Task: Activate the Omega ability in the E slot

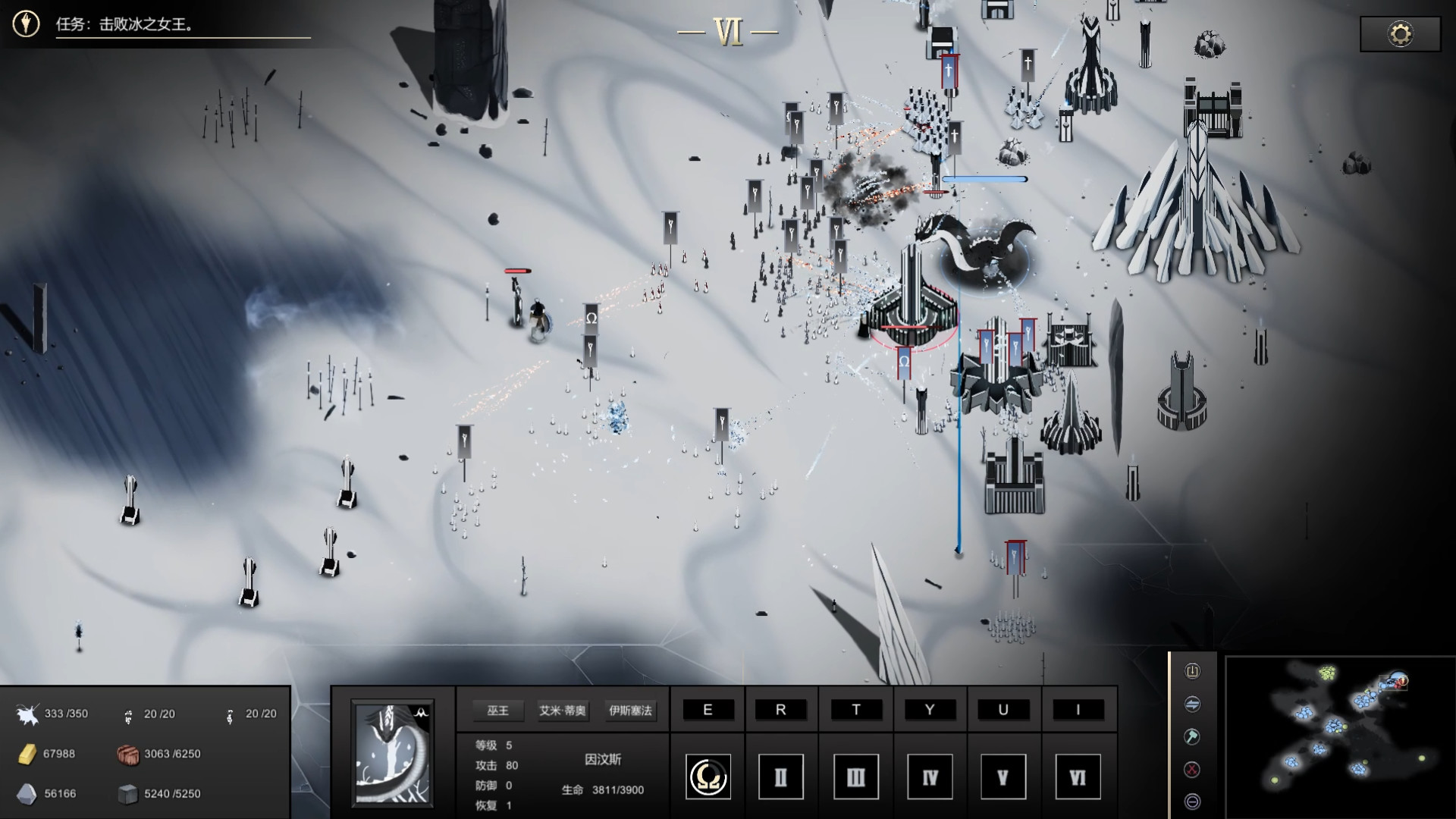Action: 708,777
